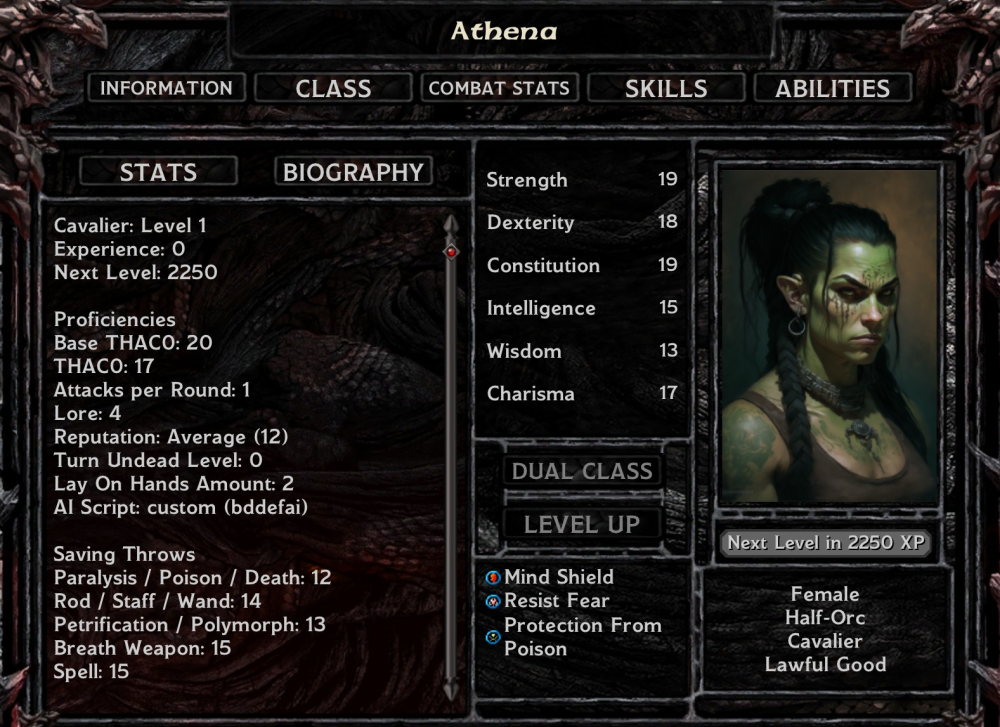Switch to the Class tab
The image size is (1000, 727).
pos(333,88)
